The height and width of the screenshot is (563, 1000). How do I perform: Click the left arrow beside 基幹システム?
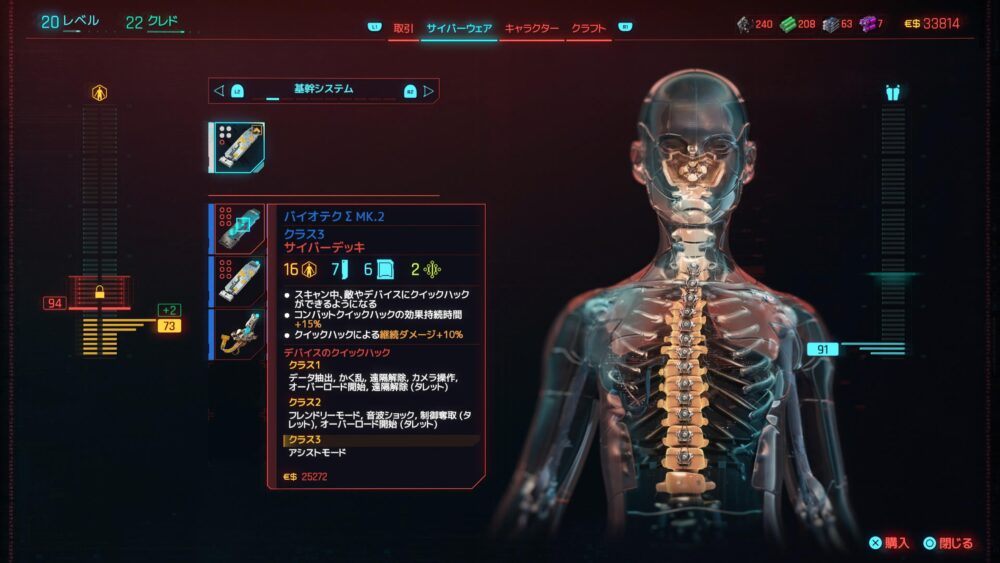pyautogui.click(x=219, y=91)
